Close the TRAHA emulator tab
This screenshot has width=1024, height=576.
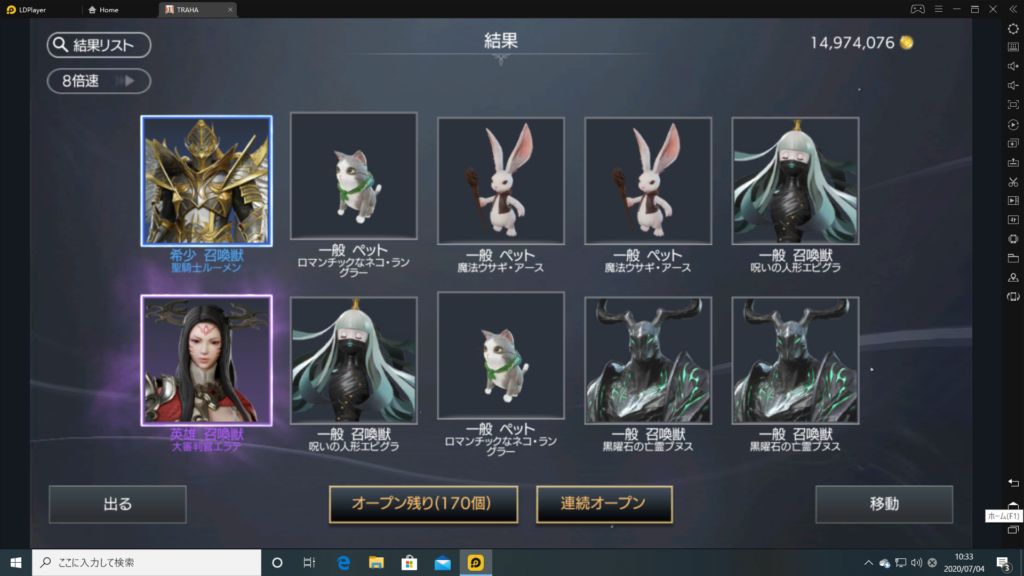tap(230, 10)
